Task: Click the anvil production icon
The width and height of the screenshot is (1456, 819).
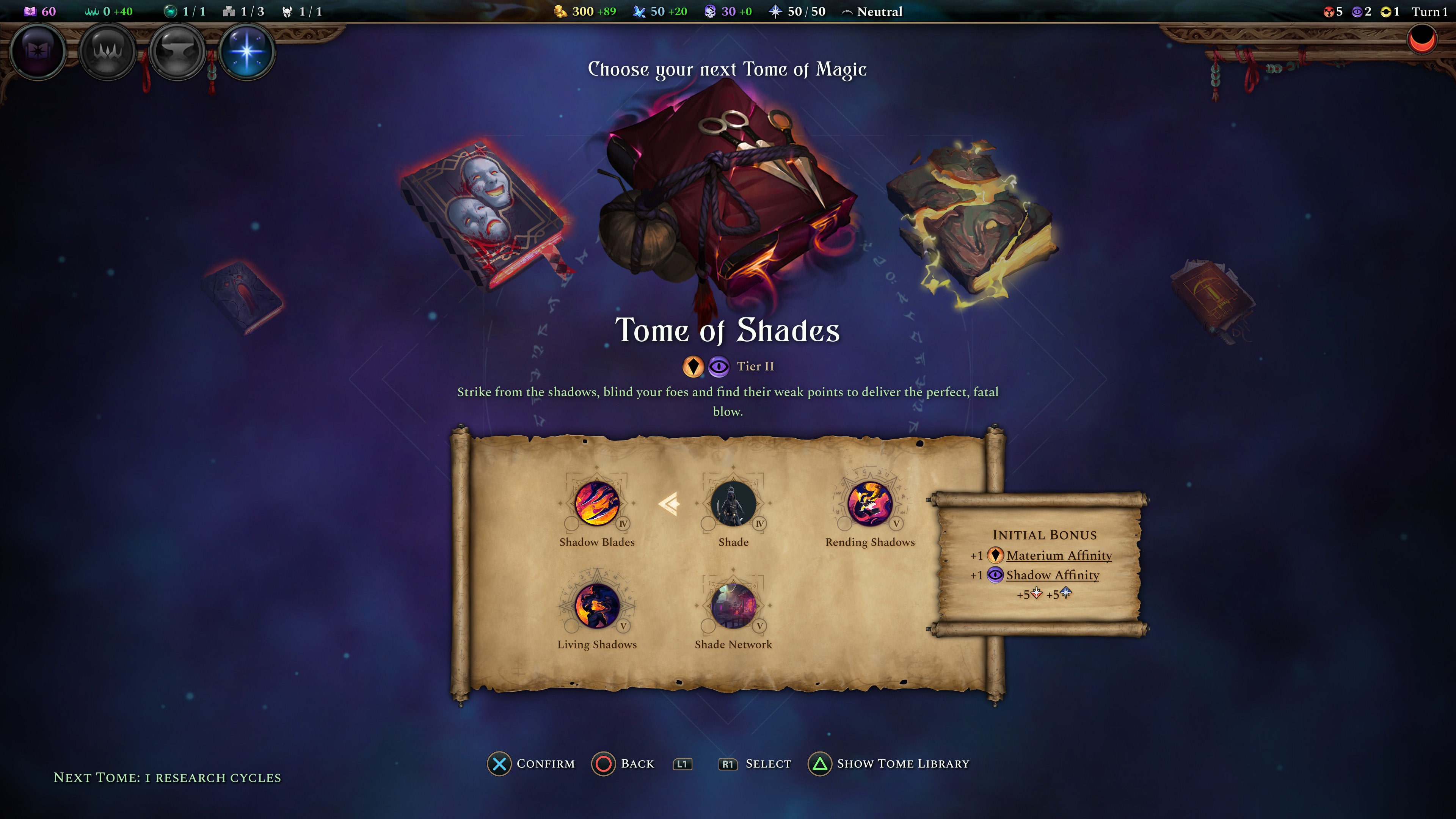Action: point(177,52)
